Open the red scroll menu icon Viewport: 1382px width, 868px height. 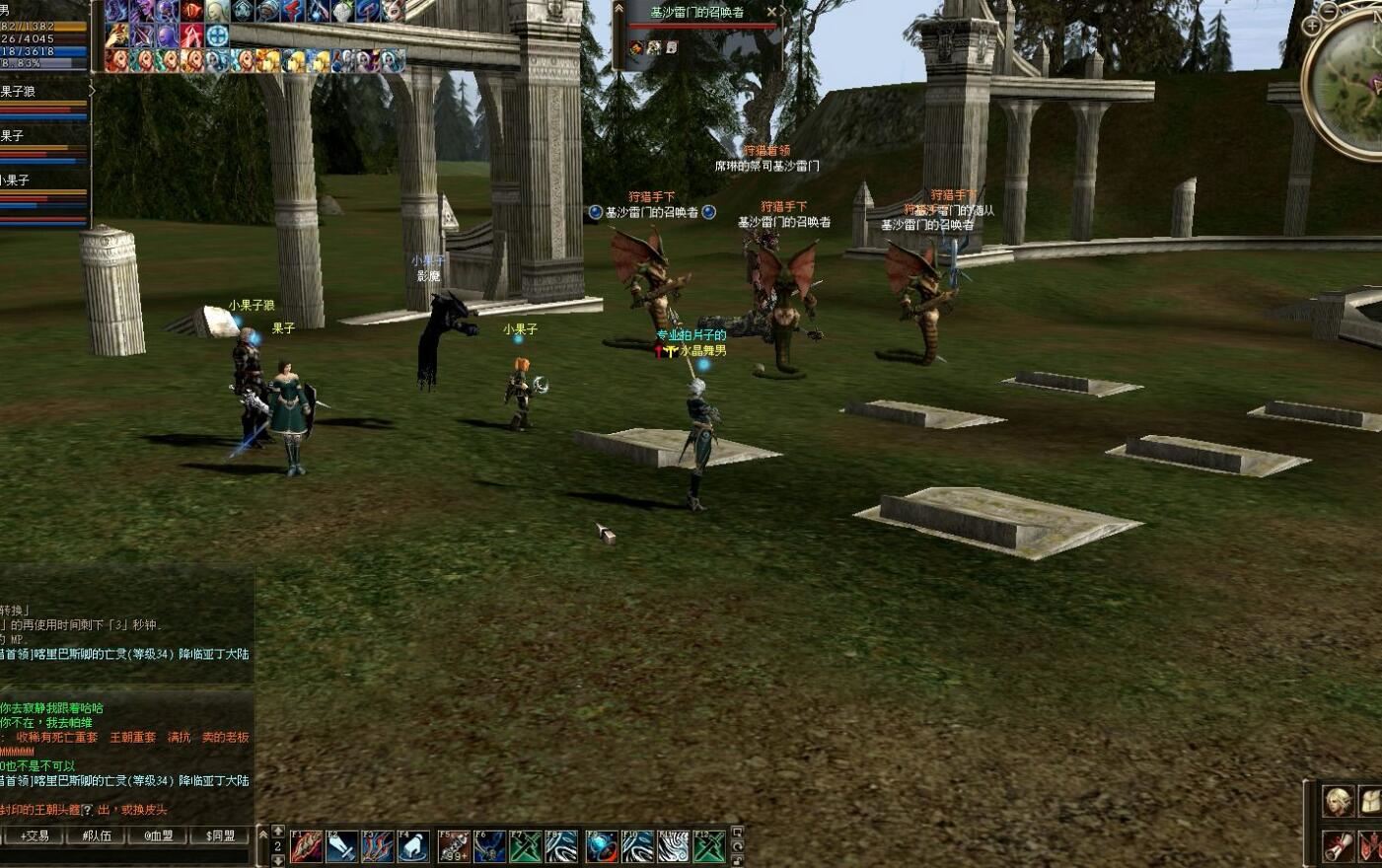(1338, 846)
